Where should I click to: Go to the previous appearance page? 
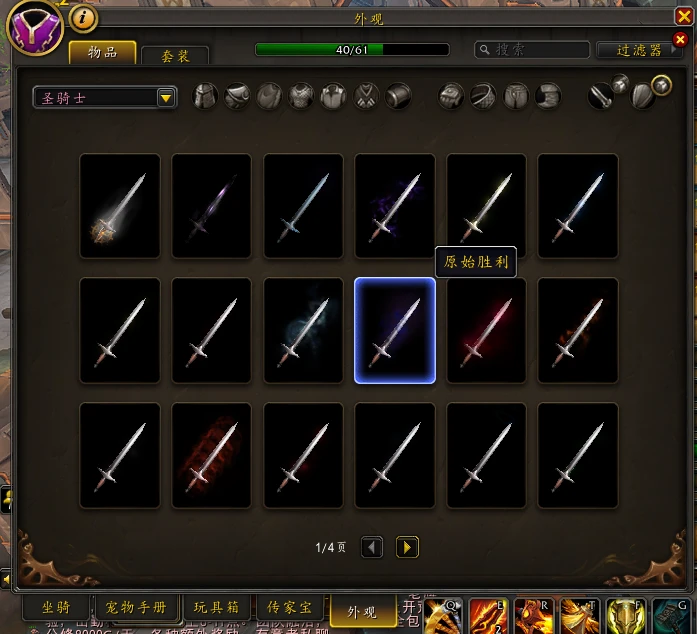[372, 547]
